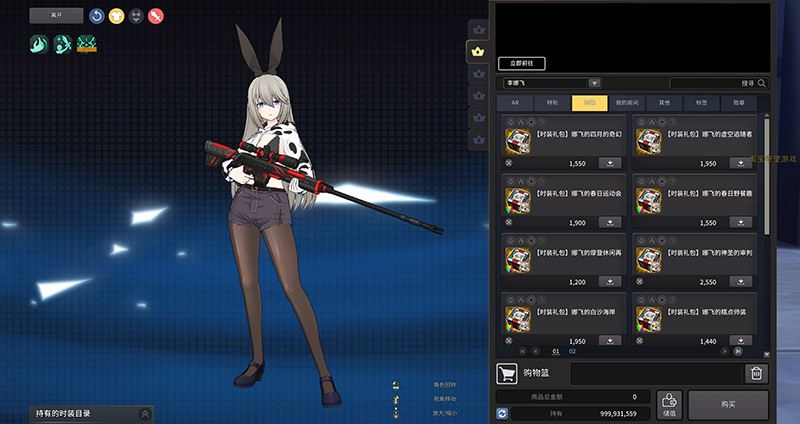800x424 pixels.
Task: Switch to the AR tab
Action: coord(514,102)
